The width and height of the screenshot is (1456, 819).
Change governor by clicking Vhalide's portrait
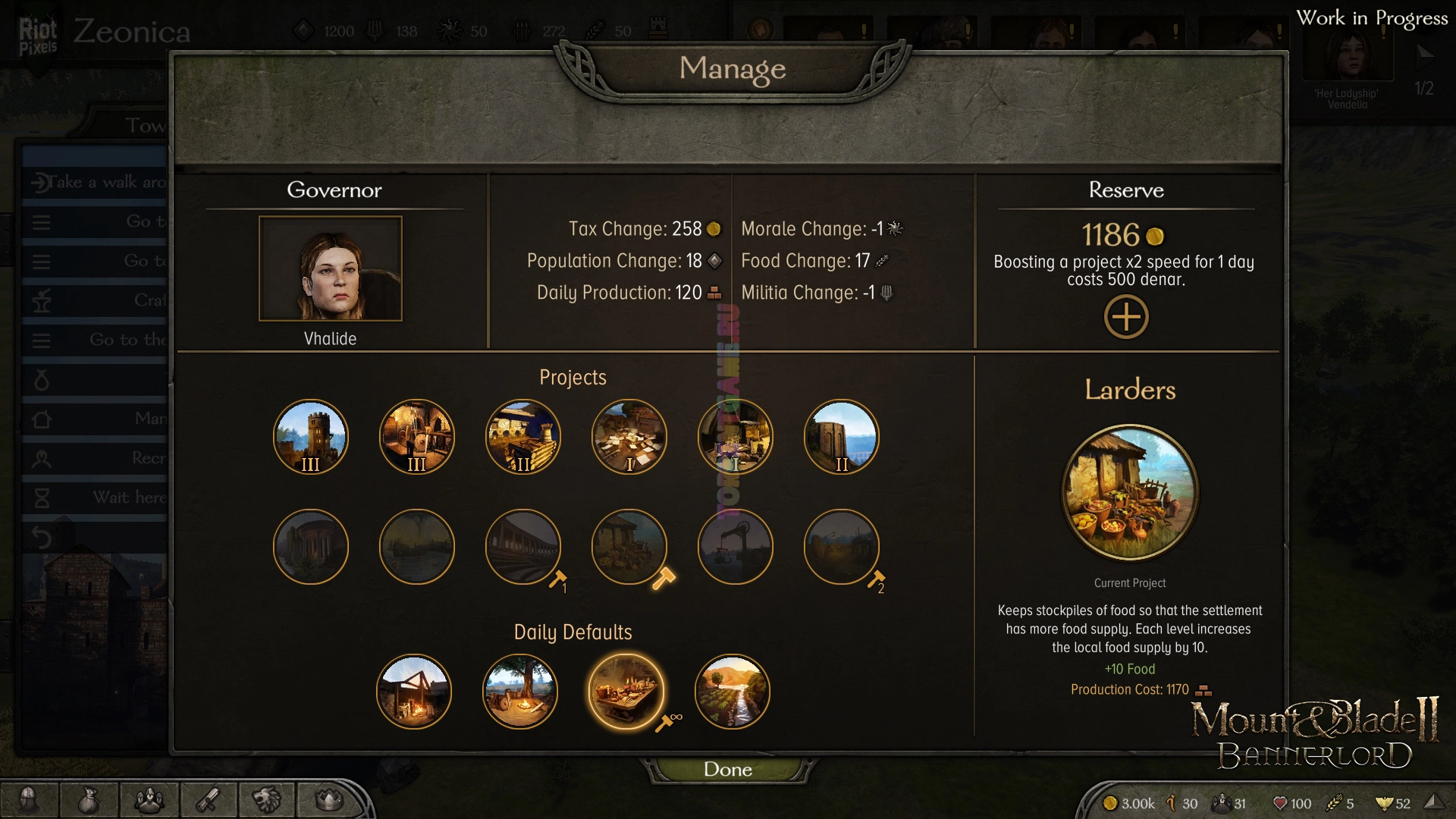(331, 268)
